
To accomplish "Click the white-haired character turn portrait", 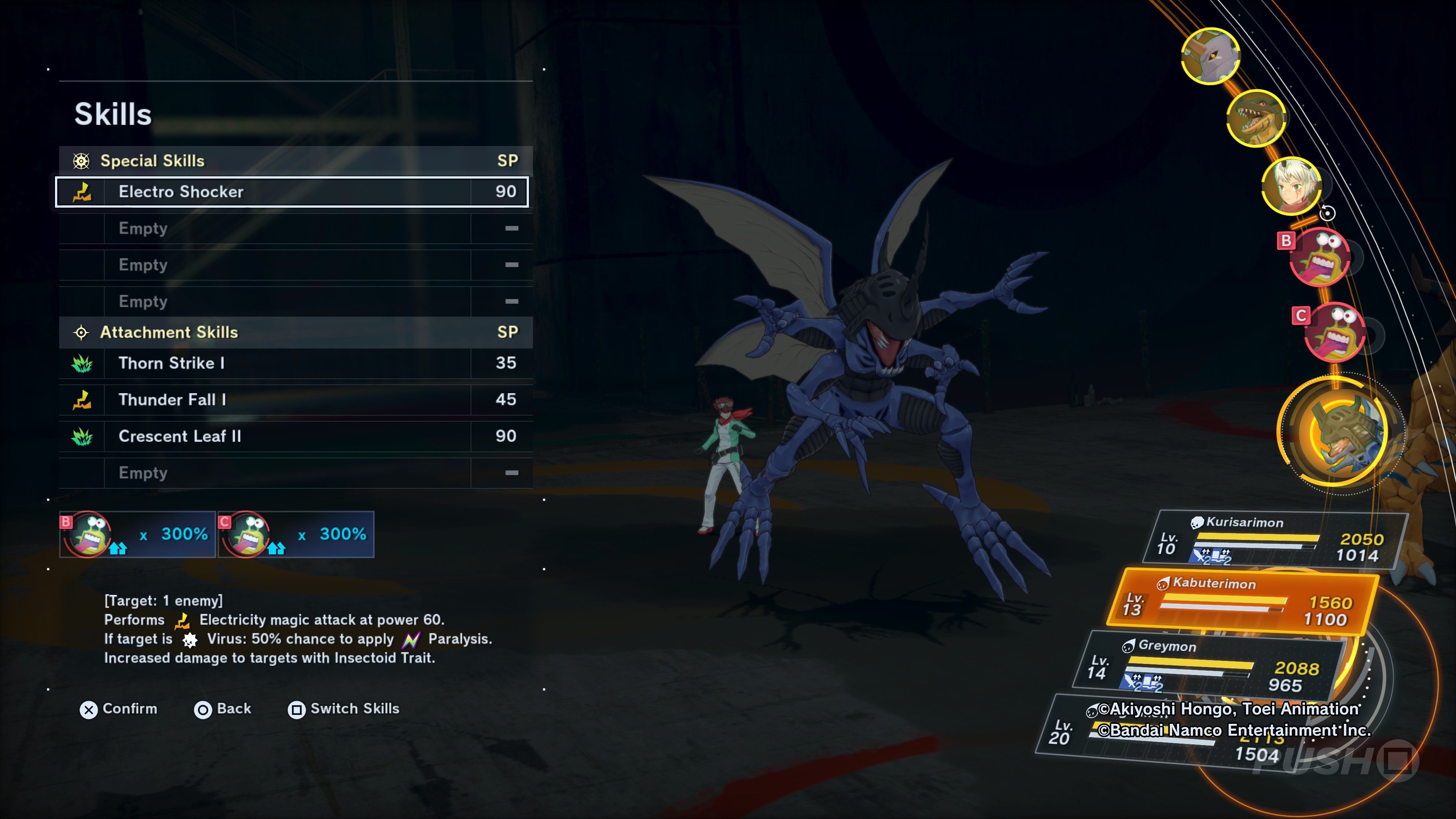I will (1291, 186).
